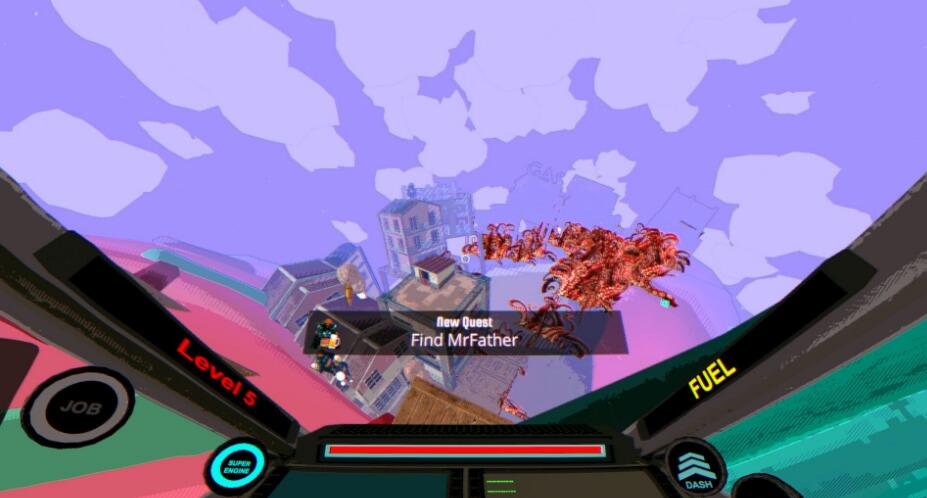The width and height of the screenshot is (927, 498).
Task: Activate the Super Engine button
Action: pyautogui.click(x=238, y=465)
